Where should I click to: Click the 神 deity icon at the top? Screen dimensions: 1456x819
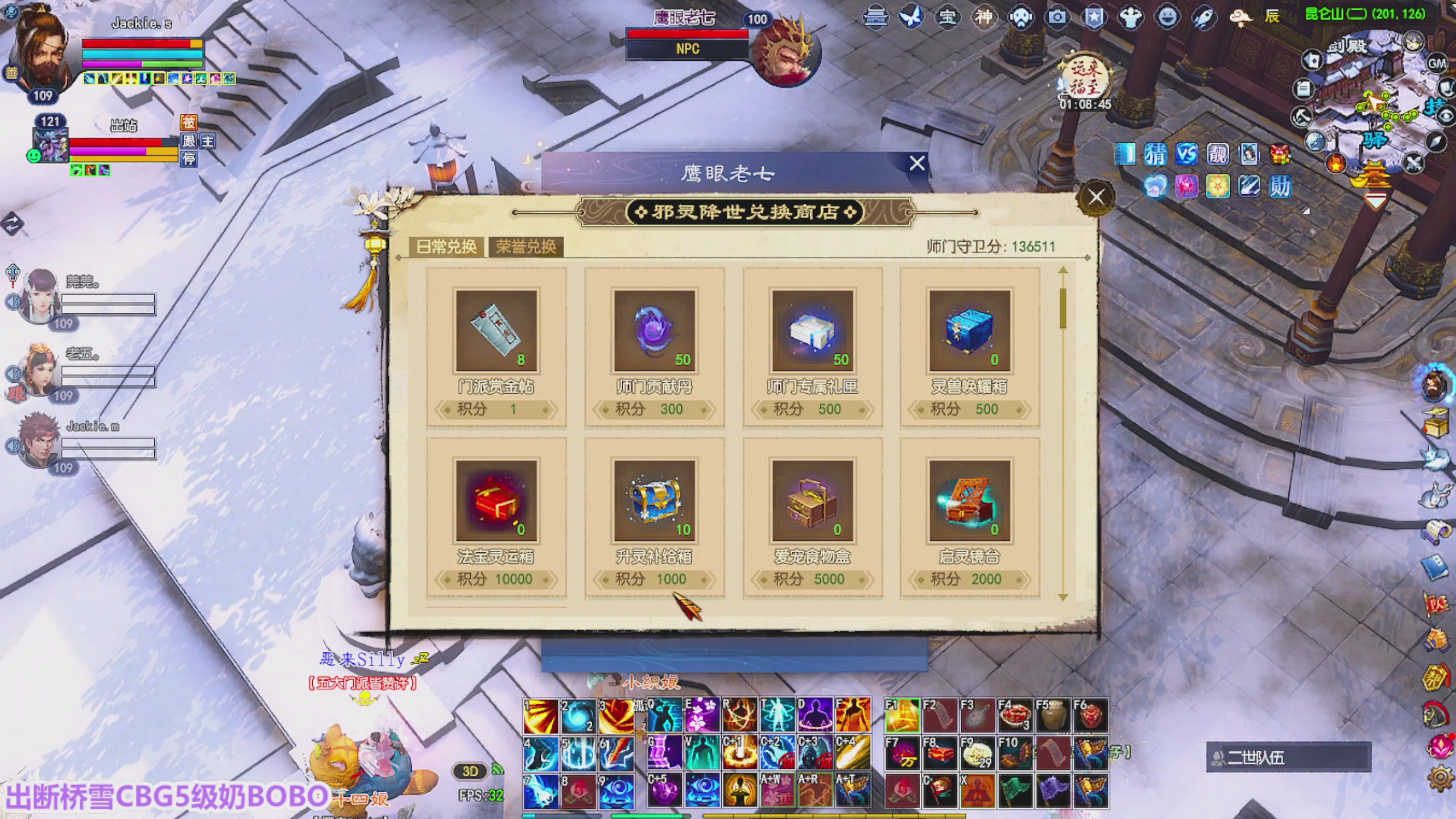click(984, 17)
